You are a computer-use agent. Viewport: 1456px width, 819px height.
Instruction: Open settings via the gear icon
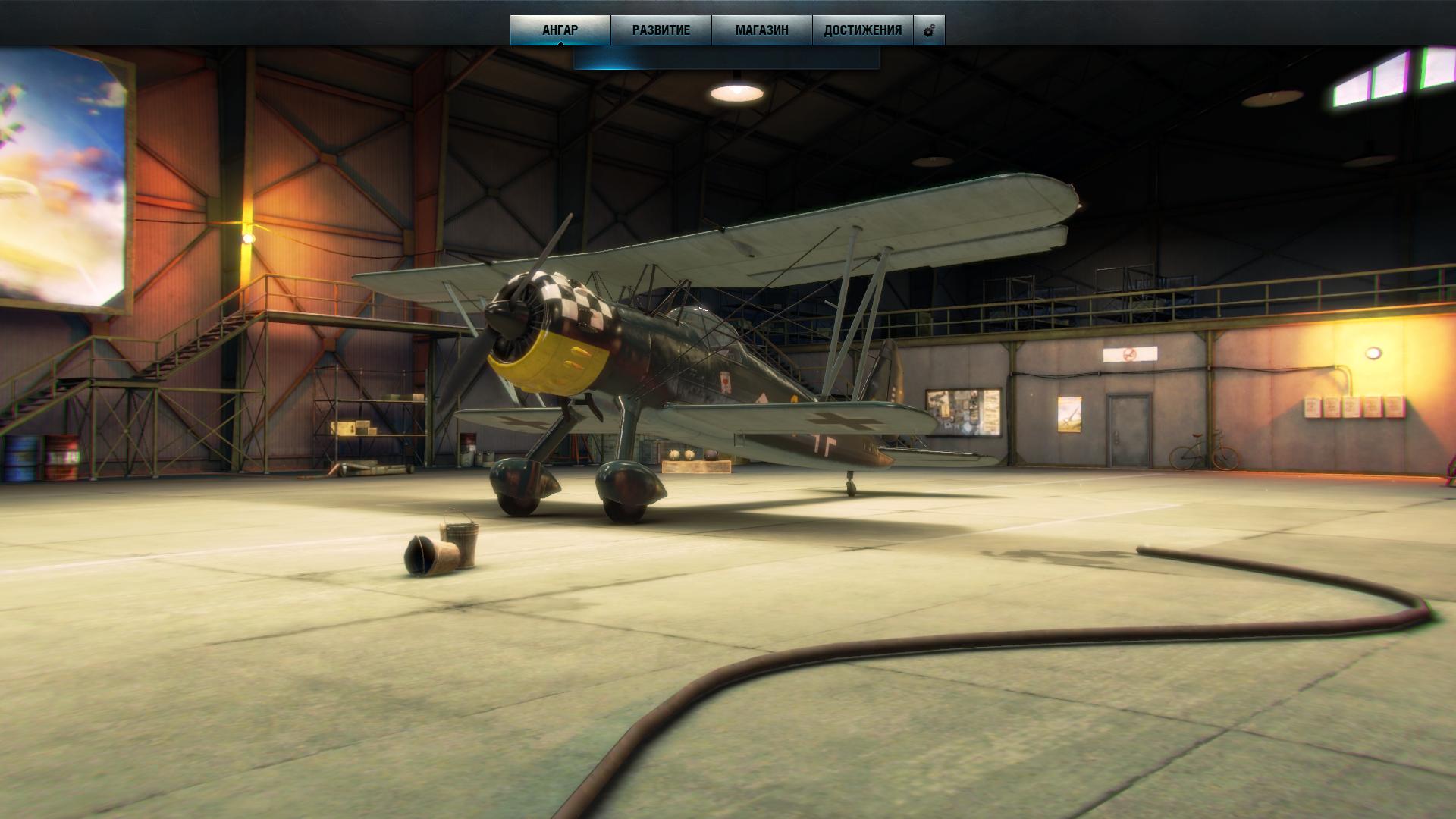(x=929, y=31)
